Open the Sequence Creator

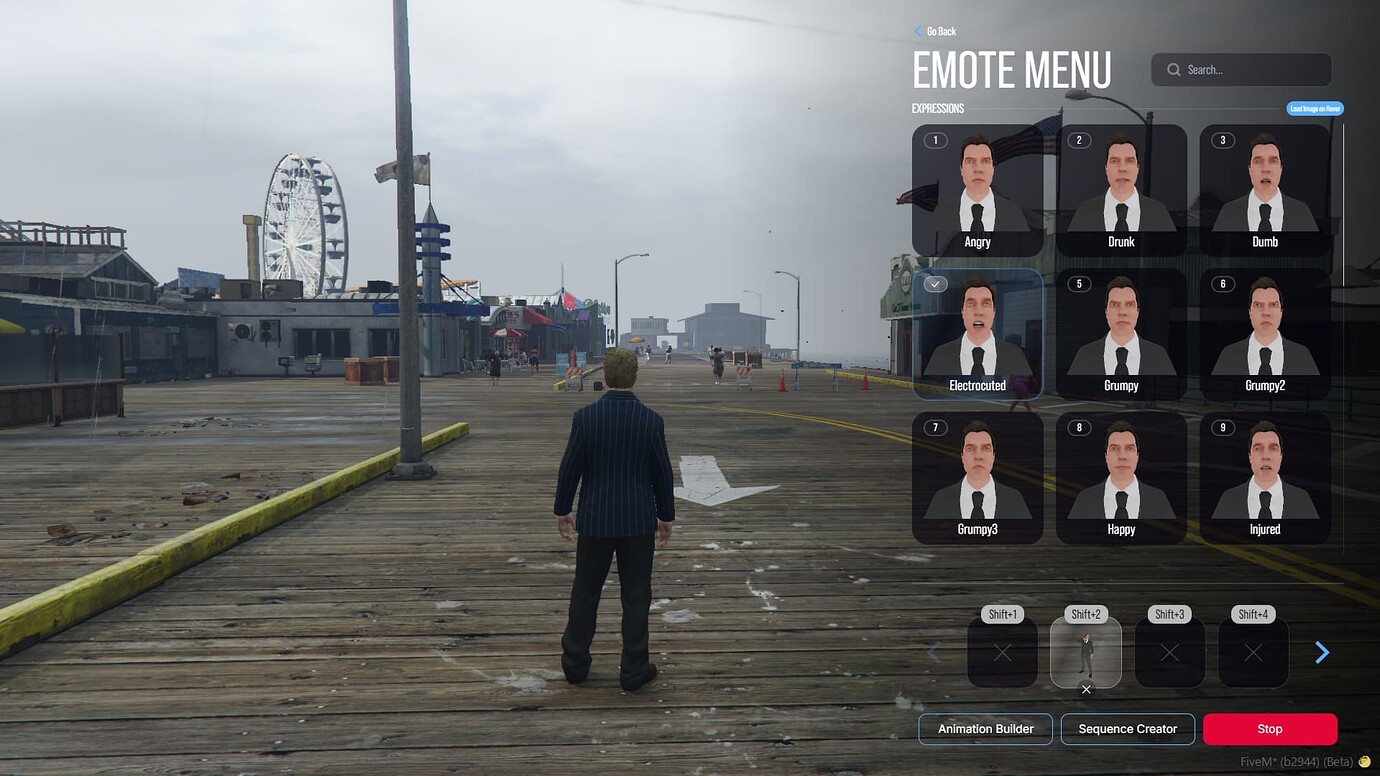tap(1128, 728)
